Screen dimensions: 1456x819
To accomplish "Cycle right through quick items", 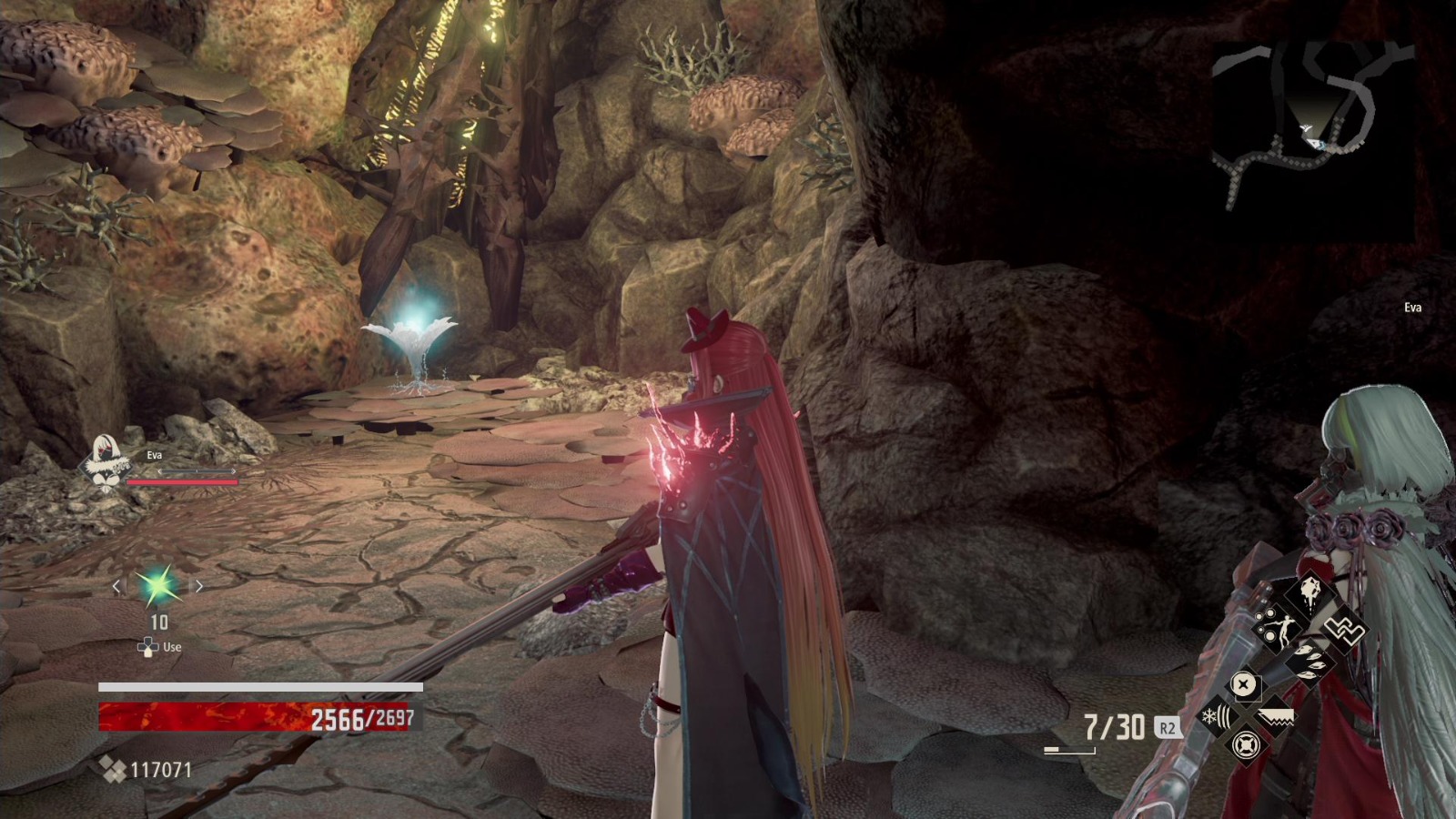I will (198, 587).
